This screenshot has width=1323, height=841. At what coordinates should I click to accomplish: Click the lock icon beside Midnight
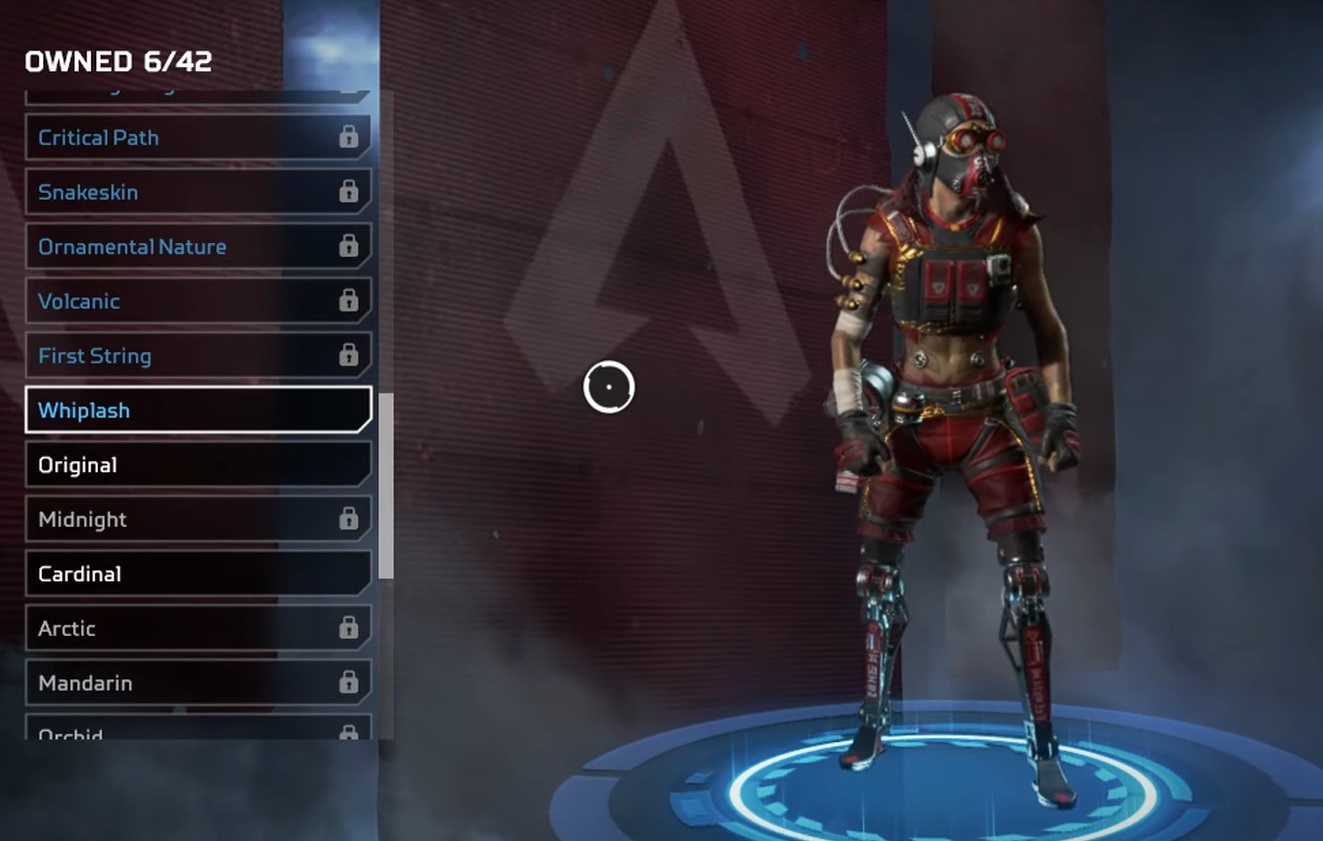pyautogui.click(x=349, y=518)
